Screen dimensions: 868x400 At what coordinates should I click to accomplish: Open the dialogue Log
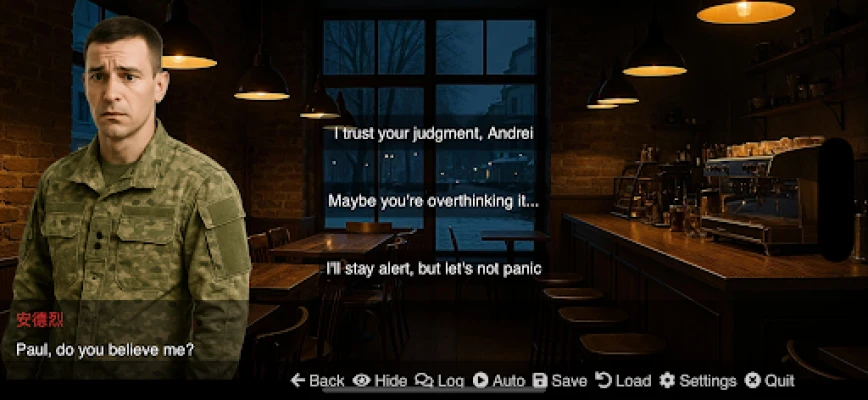click(440, 381)
